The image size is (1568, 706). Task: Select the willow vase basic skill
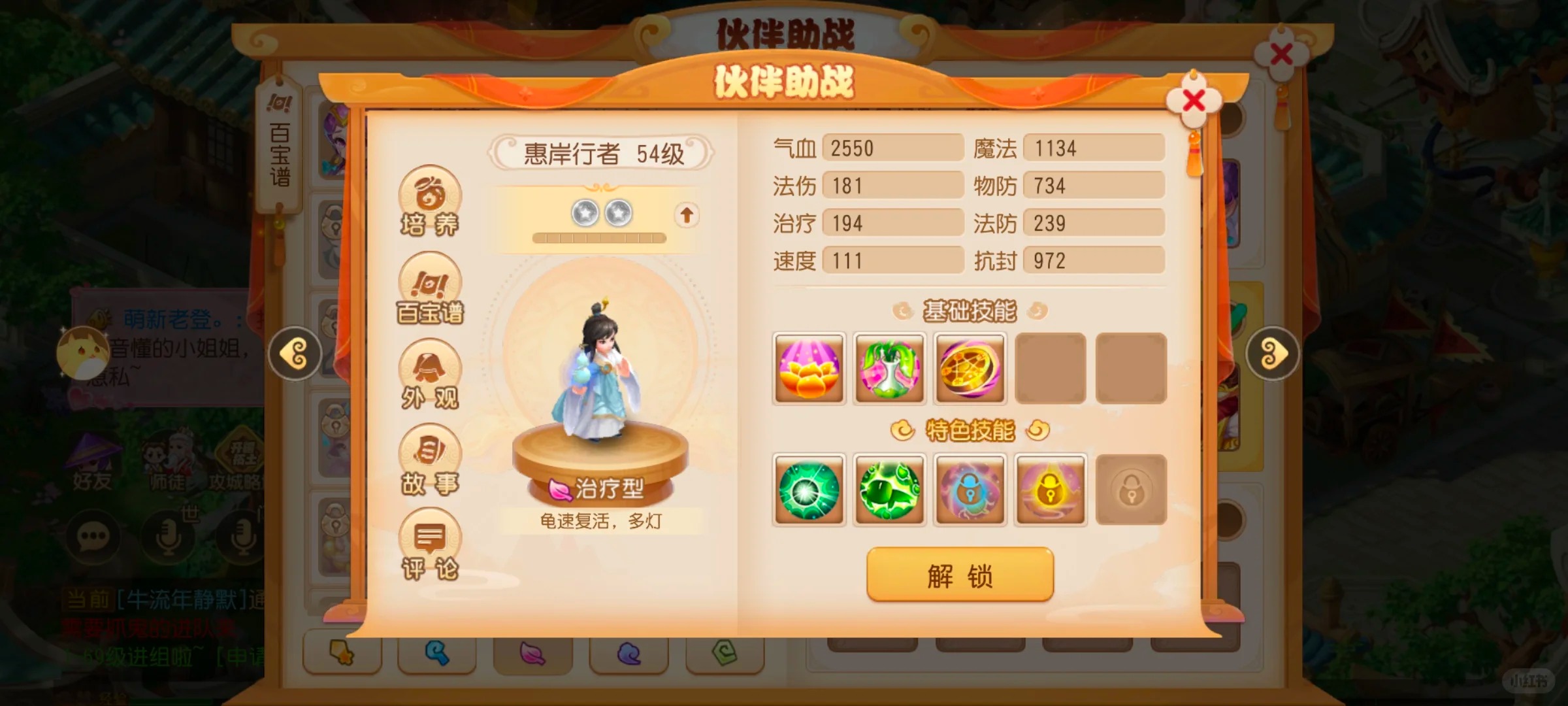coord(889,369)
